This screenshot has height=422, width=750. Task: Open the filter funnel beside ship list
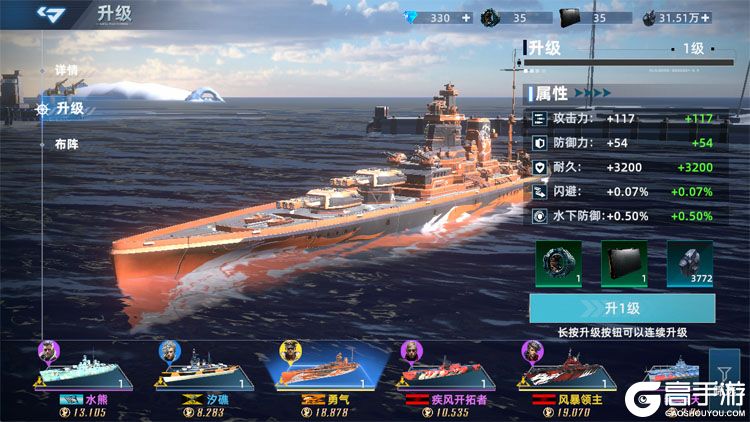(x=718, y=366)
